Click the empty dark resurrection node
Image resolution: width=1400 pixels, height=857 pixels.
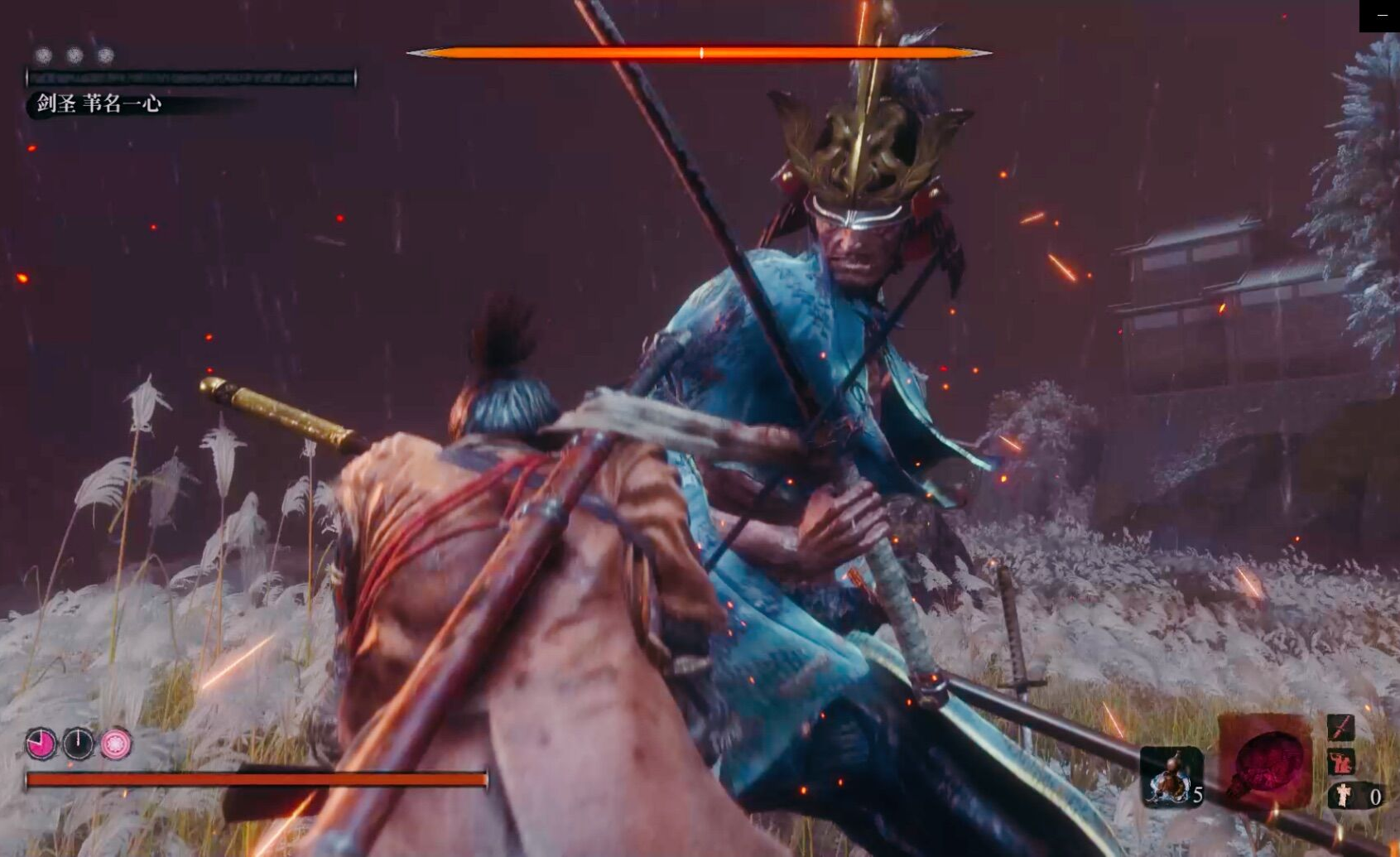click(79, 744)
